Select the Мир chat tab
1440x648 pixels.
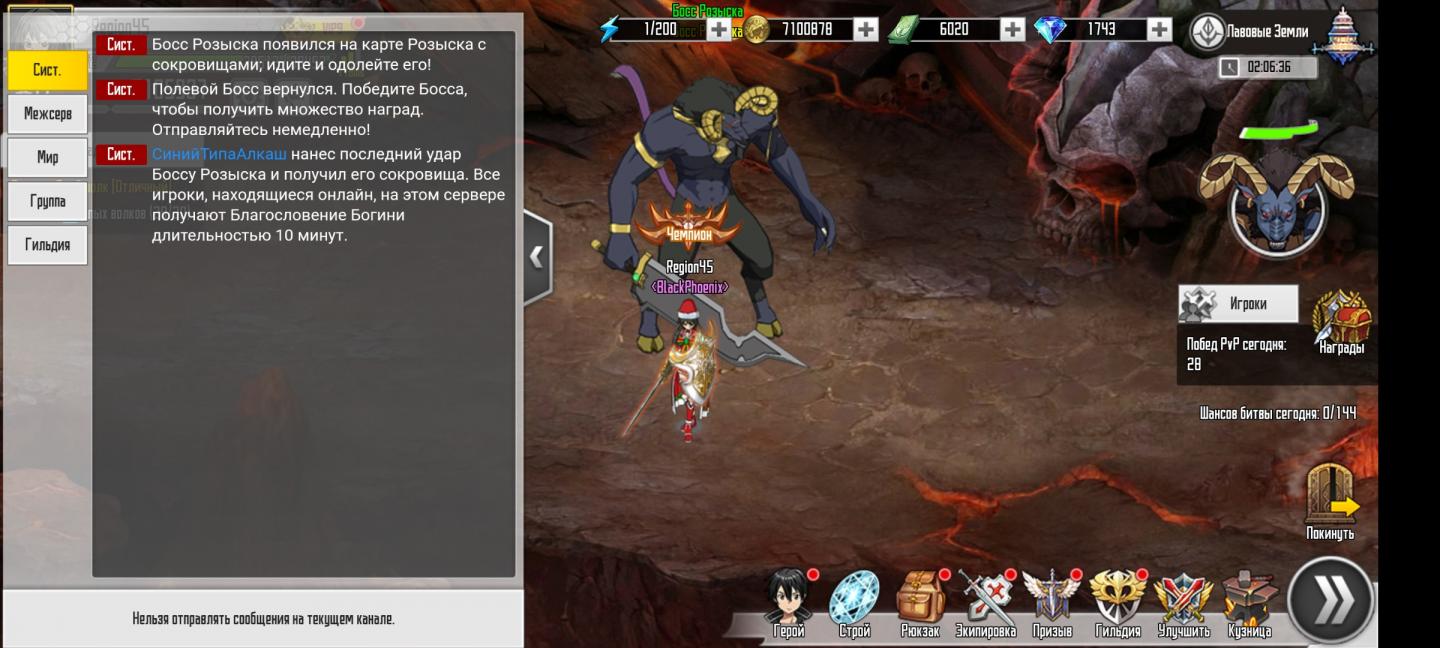[47, 157]
